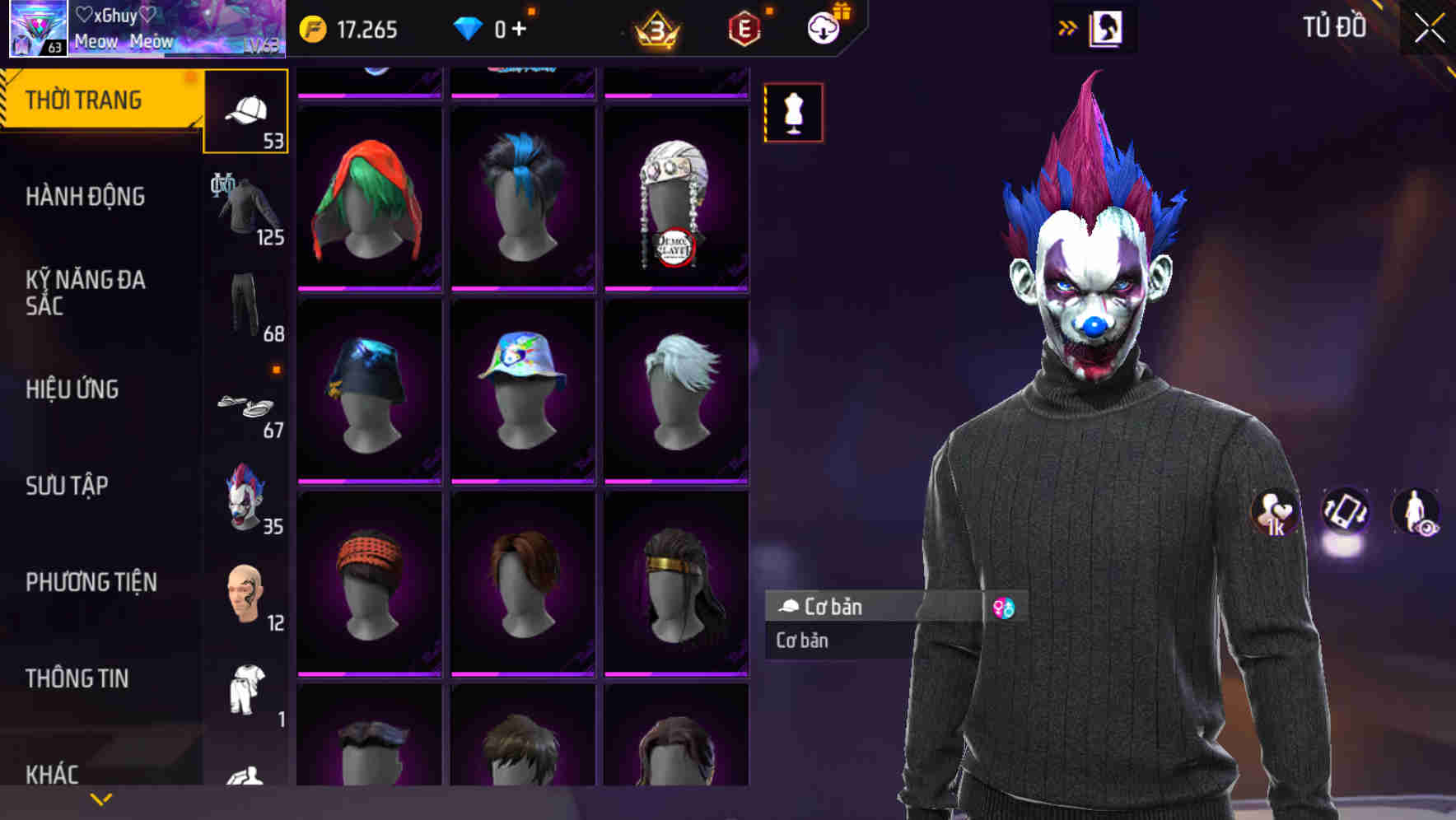Viewport: 1456px width, 820px height.
Task: Open the glasses accessory category icon
Action: click(x=245, y=403)
